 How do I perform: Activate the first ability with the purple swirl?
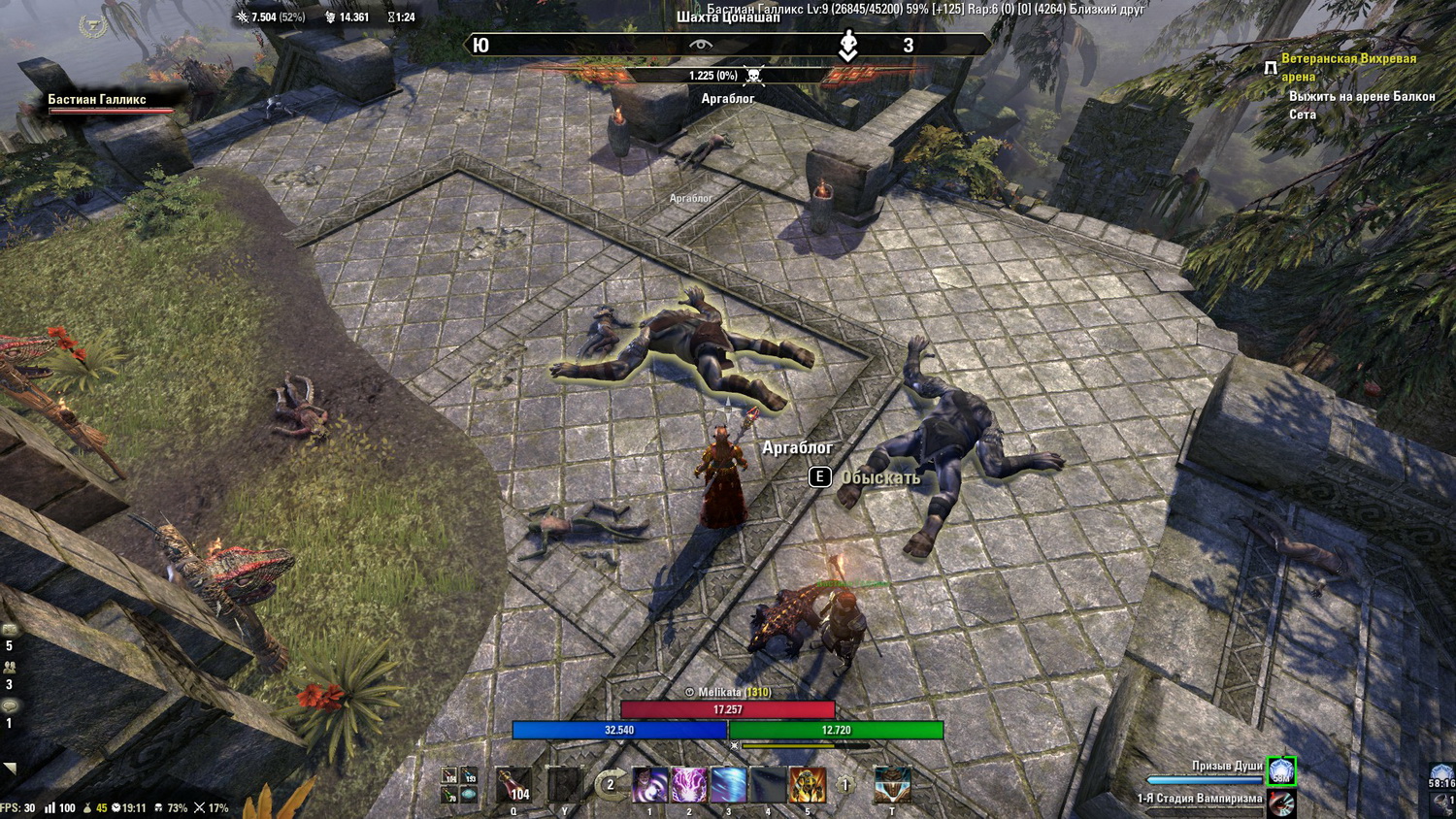coord(650,784)
